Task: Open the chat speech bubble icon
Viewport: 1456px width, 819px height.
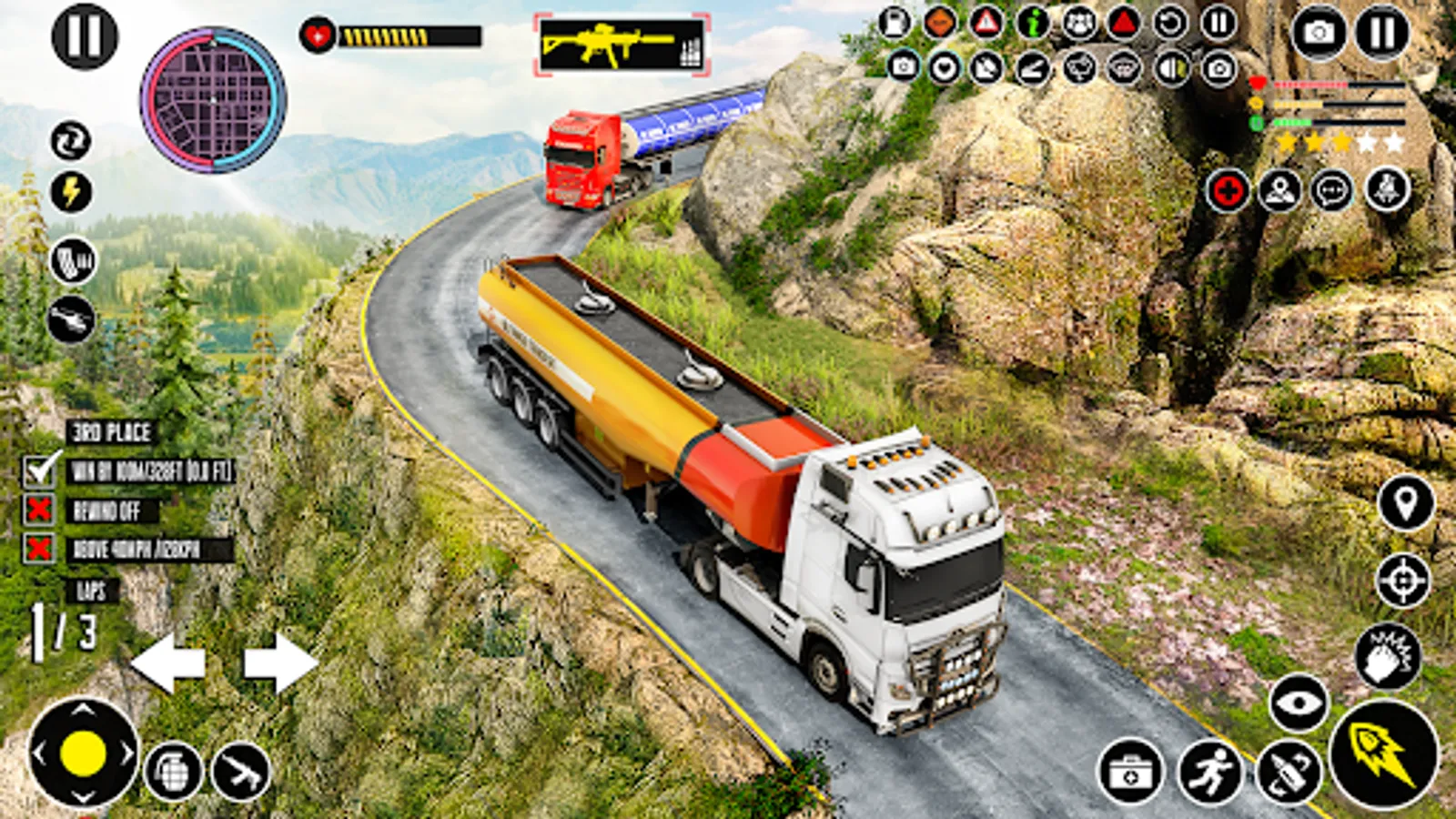Action: point(1333,192)
